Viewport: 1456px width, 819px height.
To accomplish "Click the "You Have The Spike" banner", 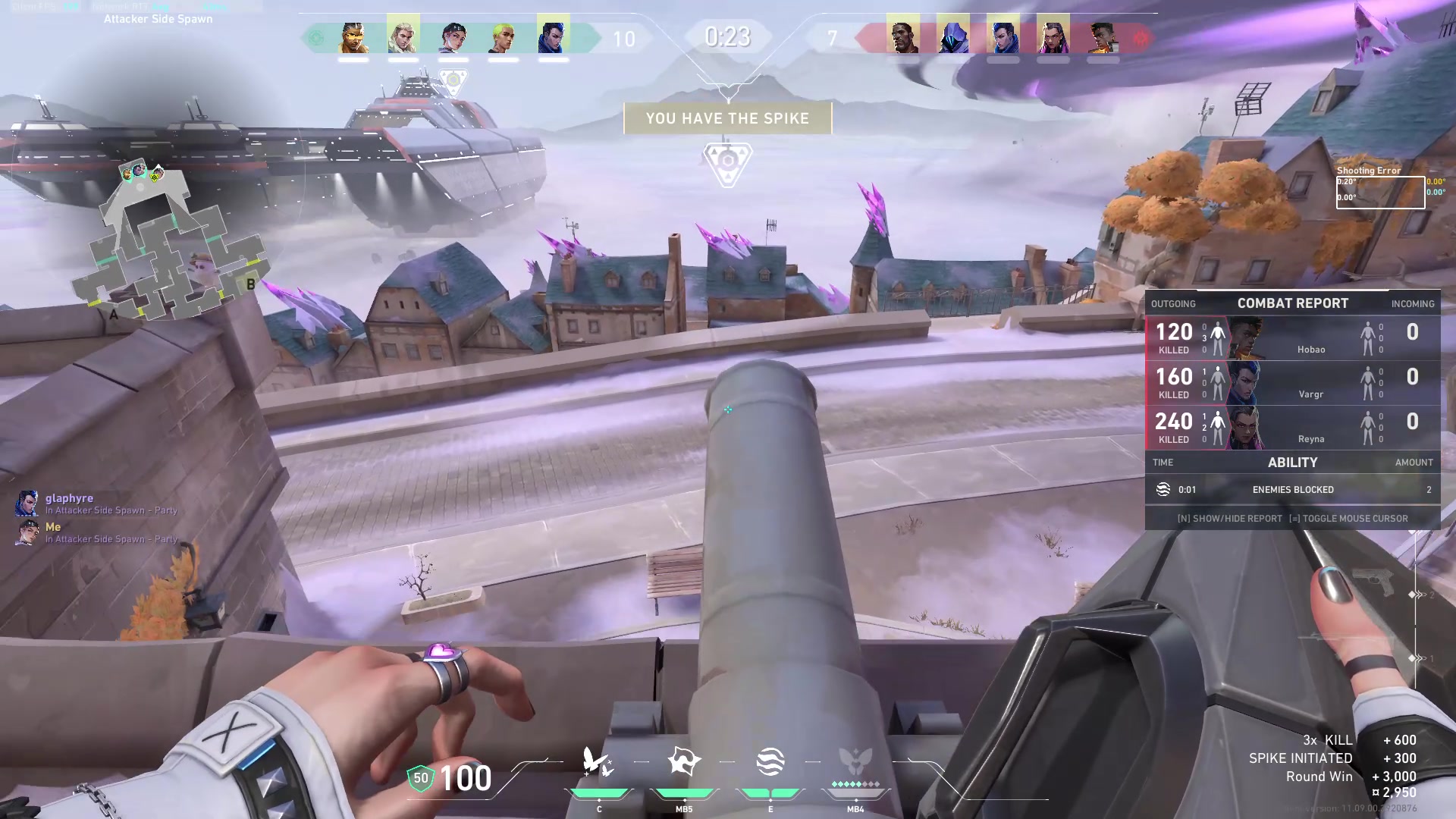I will click(727, 118).
